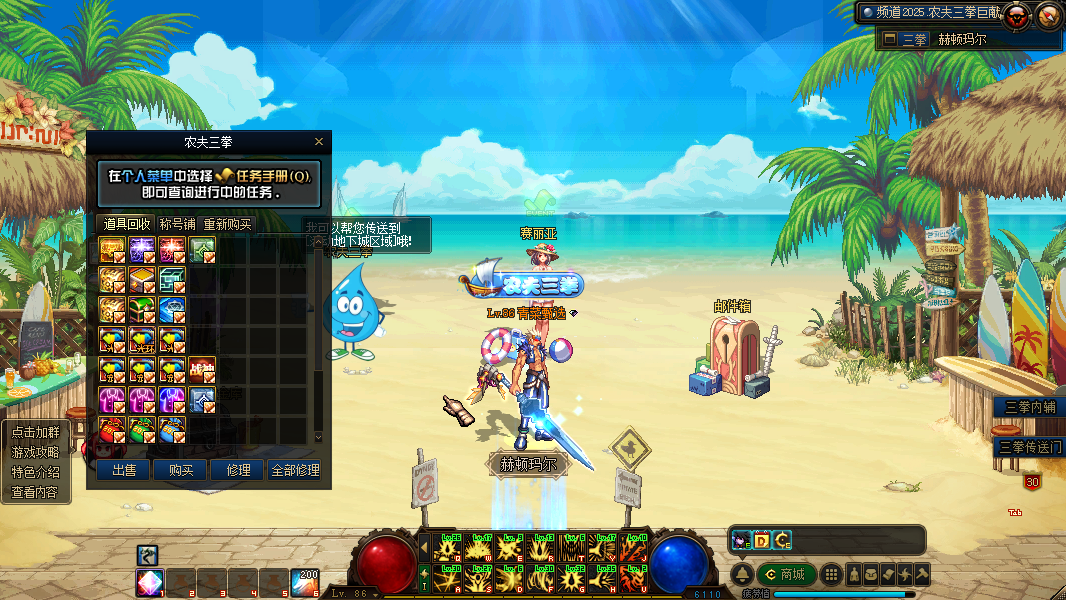Screen dimensions: 1066x600
Task: Open the bell notification button
Action: click(x=742, y=574)
